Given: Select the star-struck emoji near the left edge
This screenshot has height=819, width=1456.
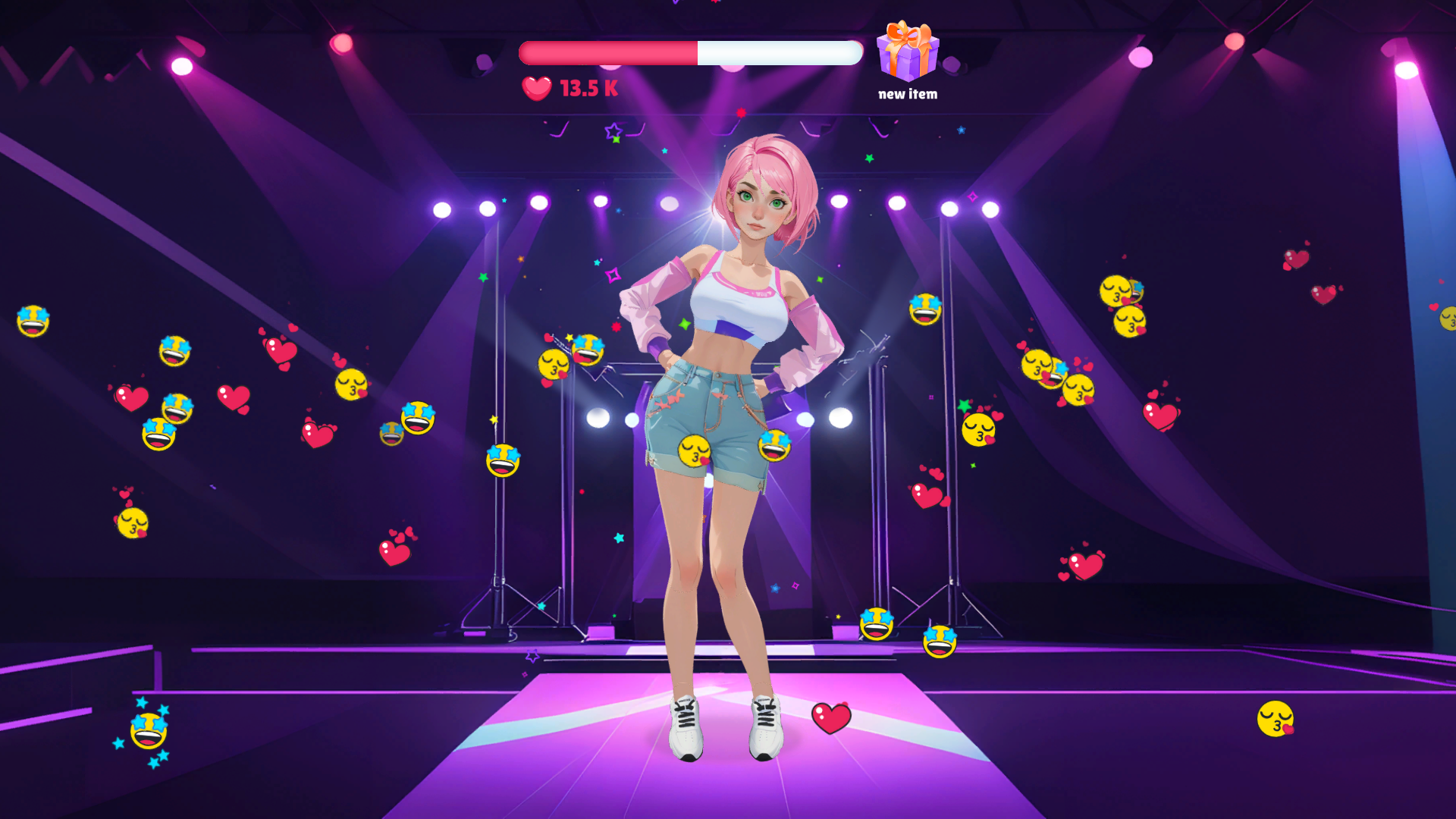Looking at the screenshot, I should coord(33,322).
